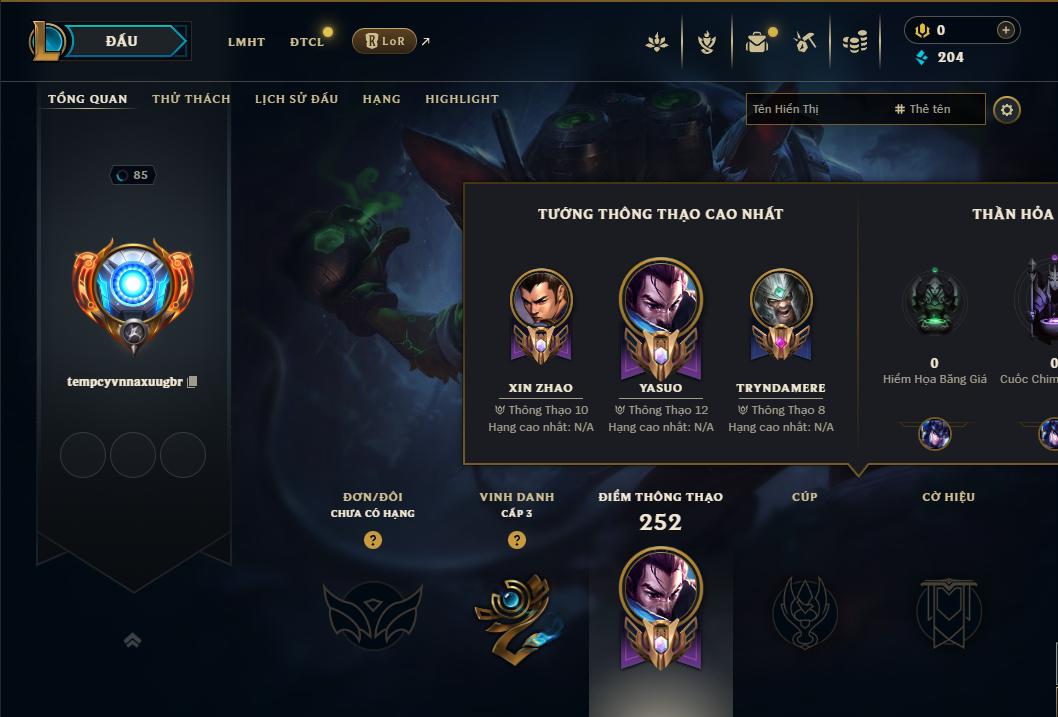Launch the LoR shortcut button
Image resolution: width=1058 pixels, height=717 pixels.
coord(384,41)
